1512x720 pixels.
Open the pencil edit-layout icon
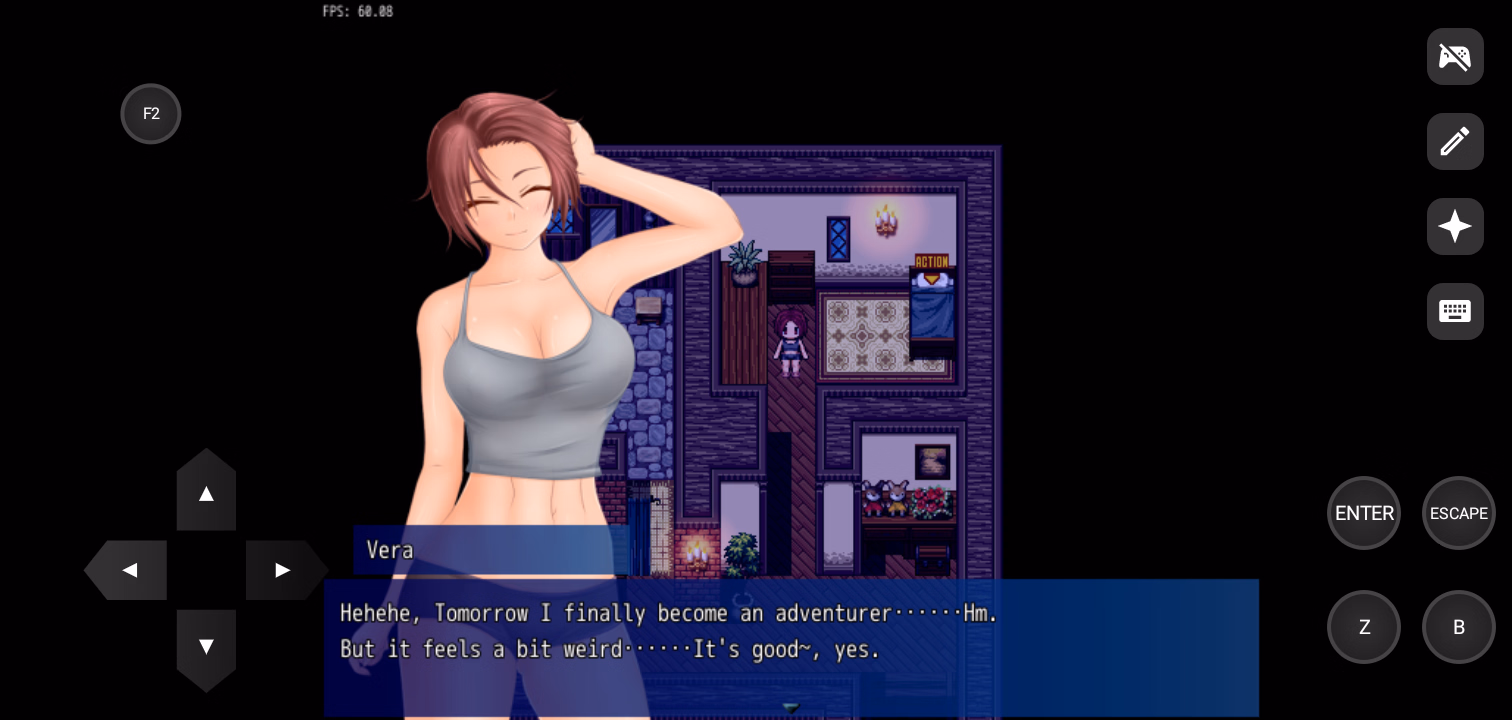click(x=1455, y=142)
